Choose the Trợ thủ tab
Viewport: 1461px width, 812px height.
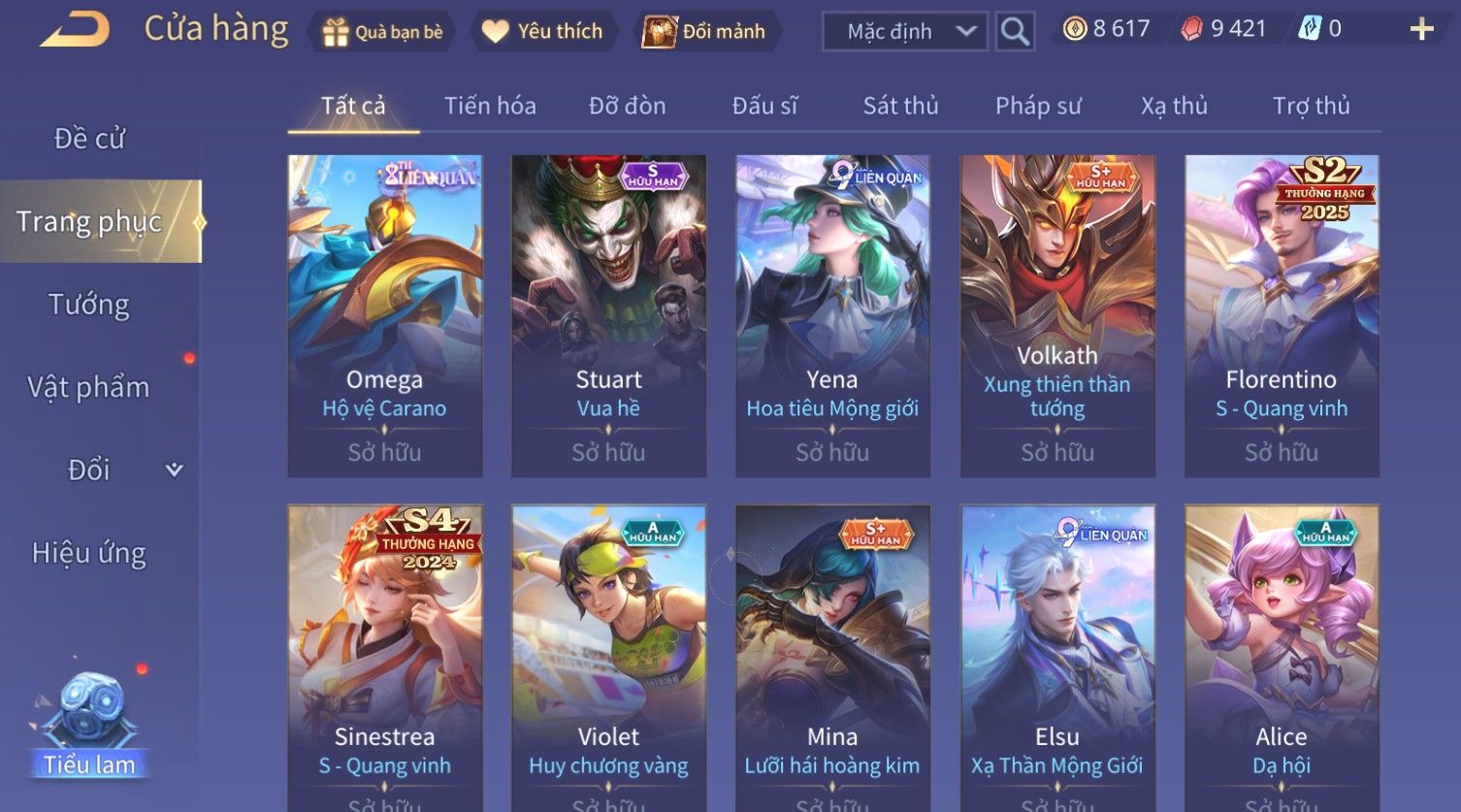tap(1311, 106)
